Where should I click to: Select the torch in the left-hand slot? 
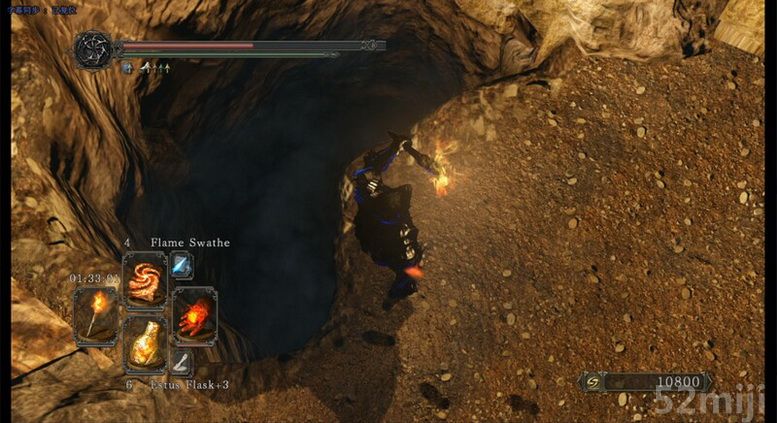[96, 315]
